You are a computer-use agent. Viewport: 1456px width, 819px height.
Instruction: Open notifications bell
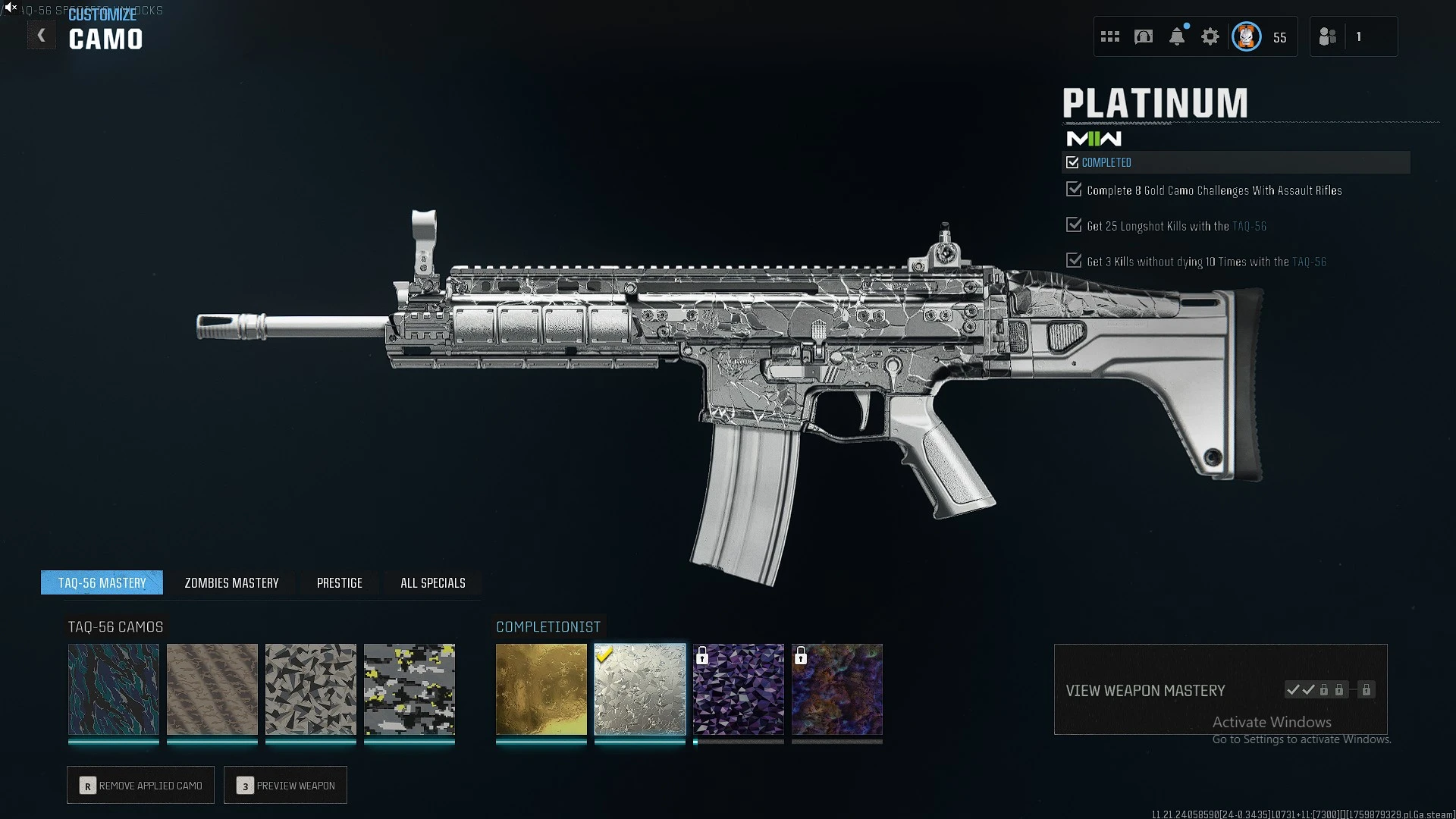click(1177, 36)
